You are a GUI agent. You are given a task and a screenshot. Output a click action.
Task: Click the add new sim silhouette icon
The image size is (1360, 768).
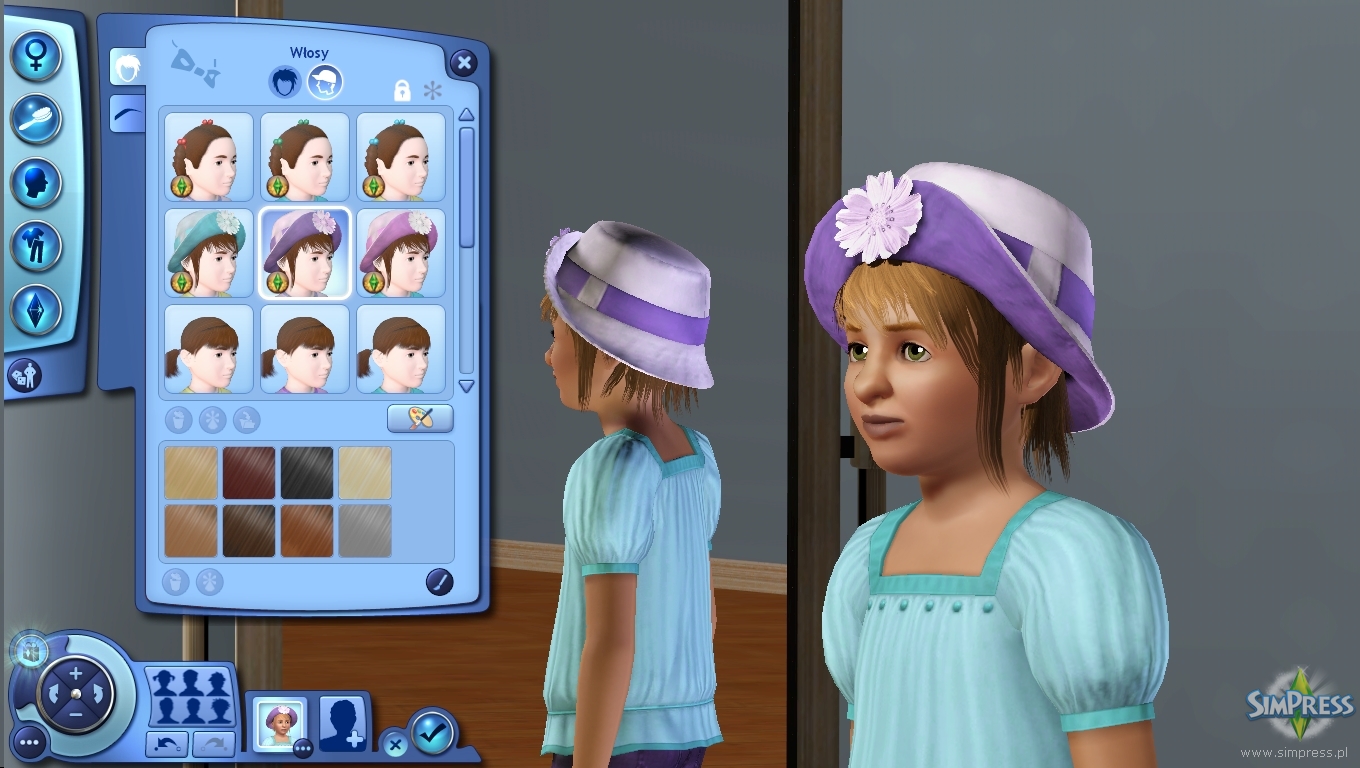(x=341, y=724)
